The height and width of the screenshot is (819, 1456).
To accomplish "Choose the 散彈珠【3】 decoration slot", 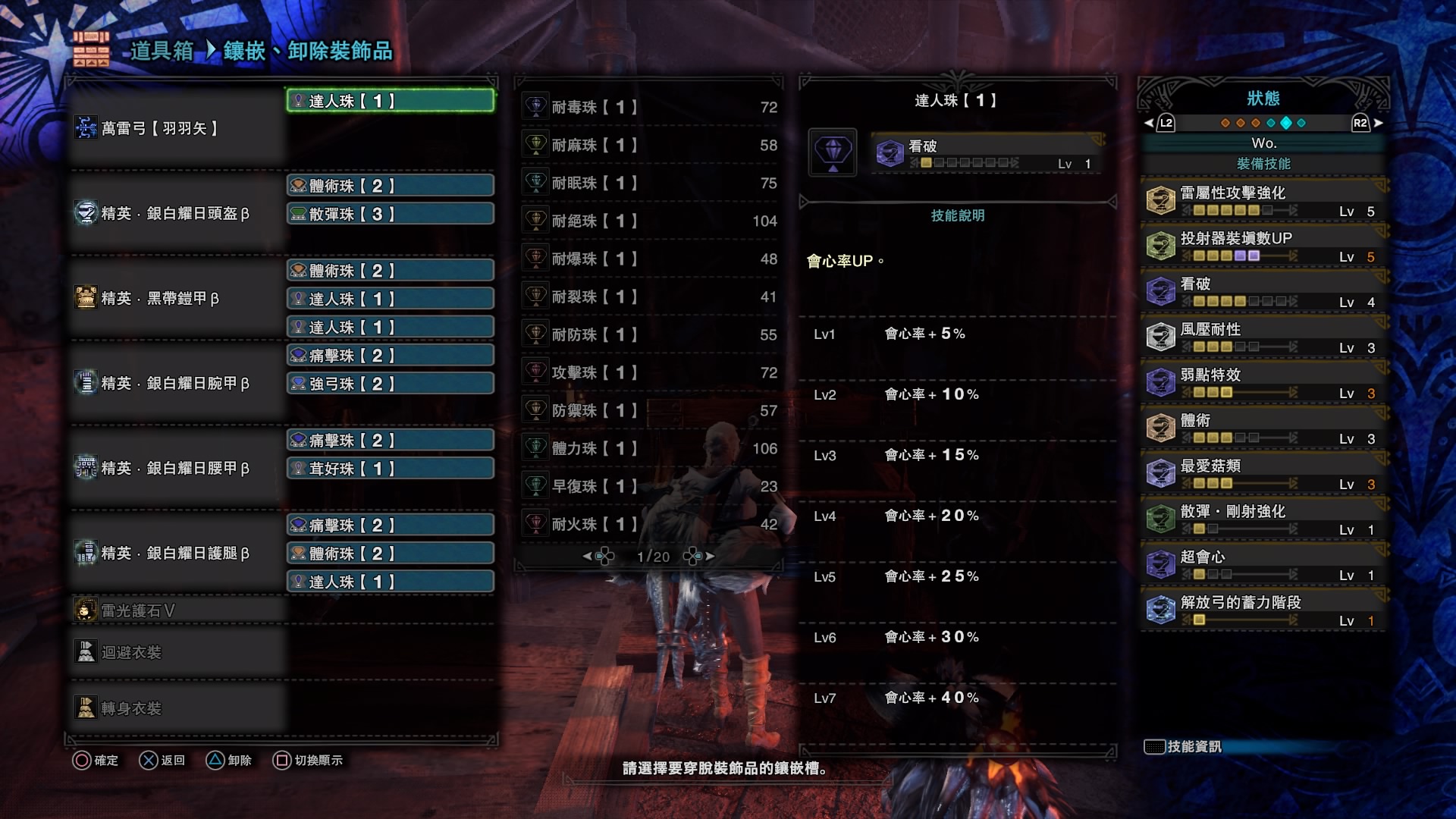I will point(391,214).
